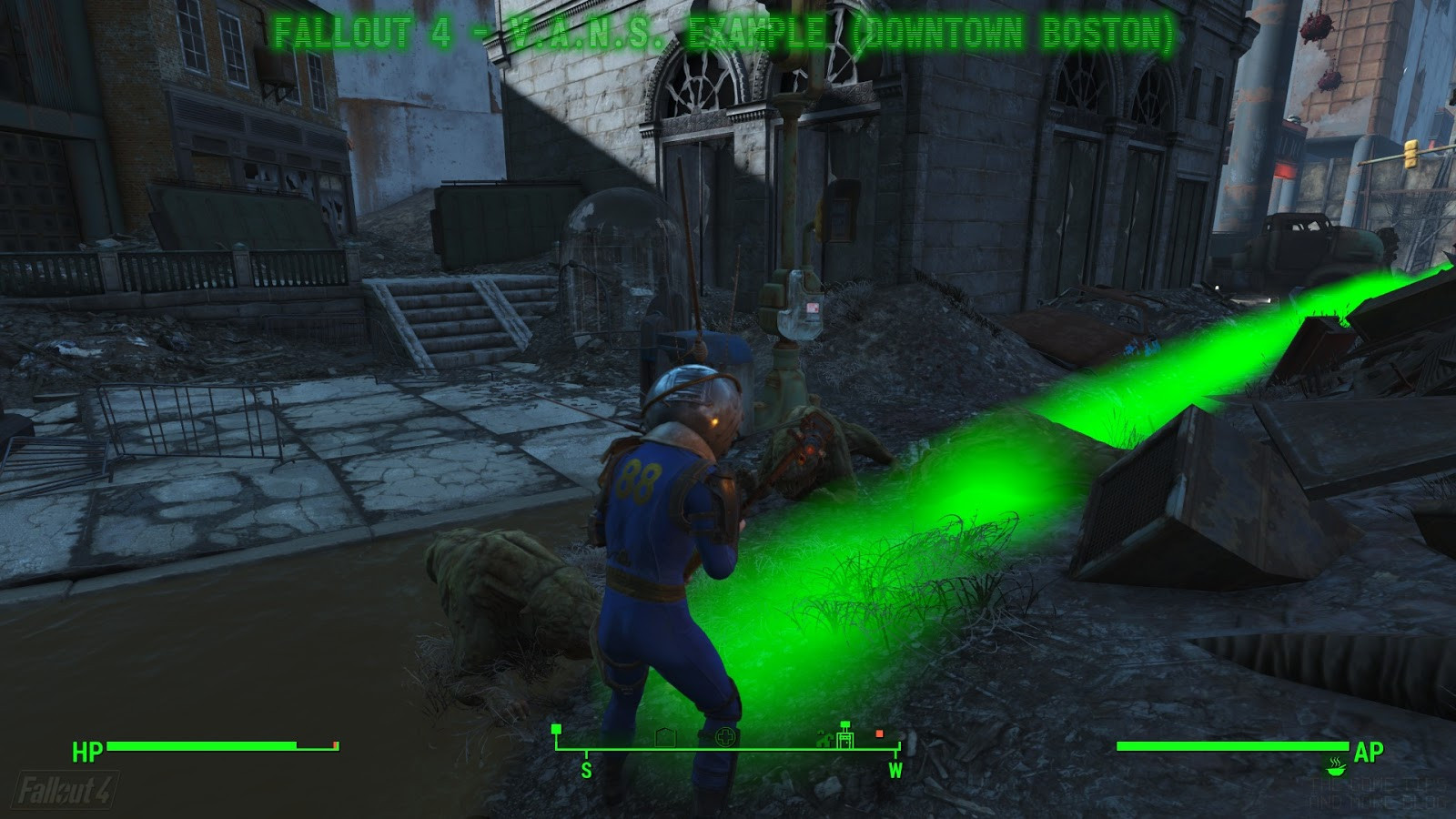Select the pentagon location marker on compass
This screenshot has height=819, width=1456.
(664, 736)
